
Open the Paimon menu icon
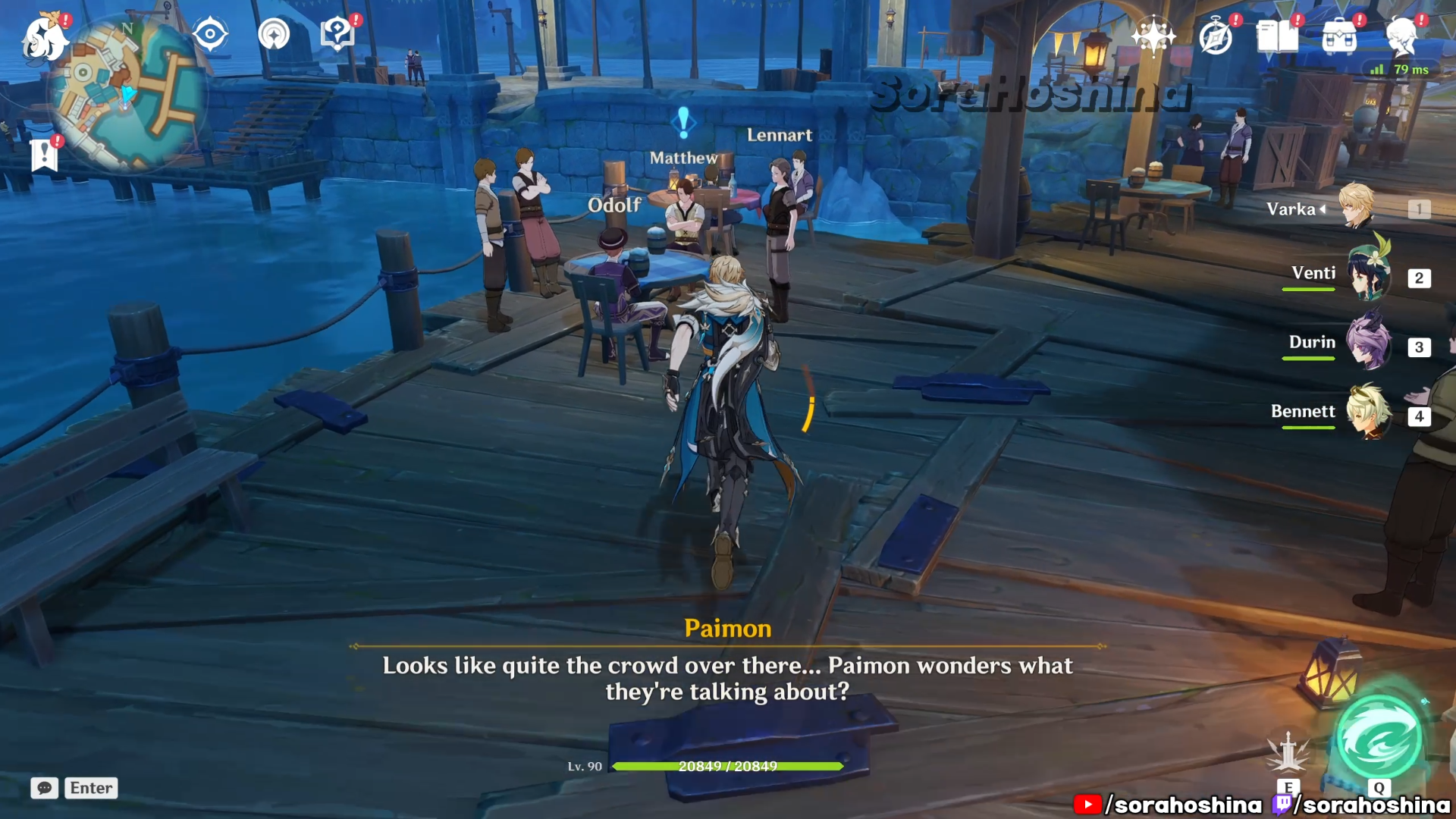(44, 38)
